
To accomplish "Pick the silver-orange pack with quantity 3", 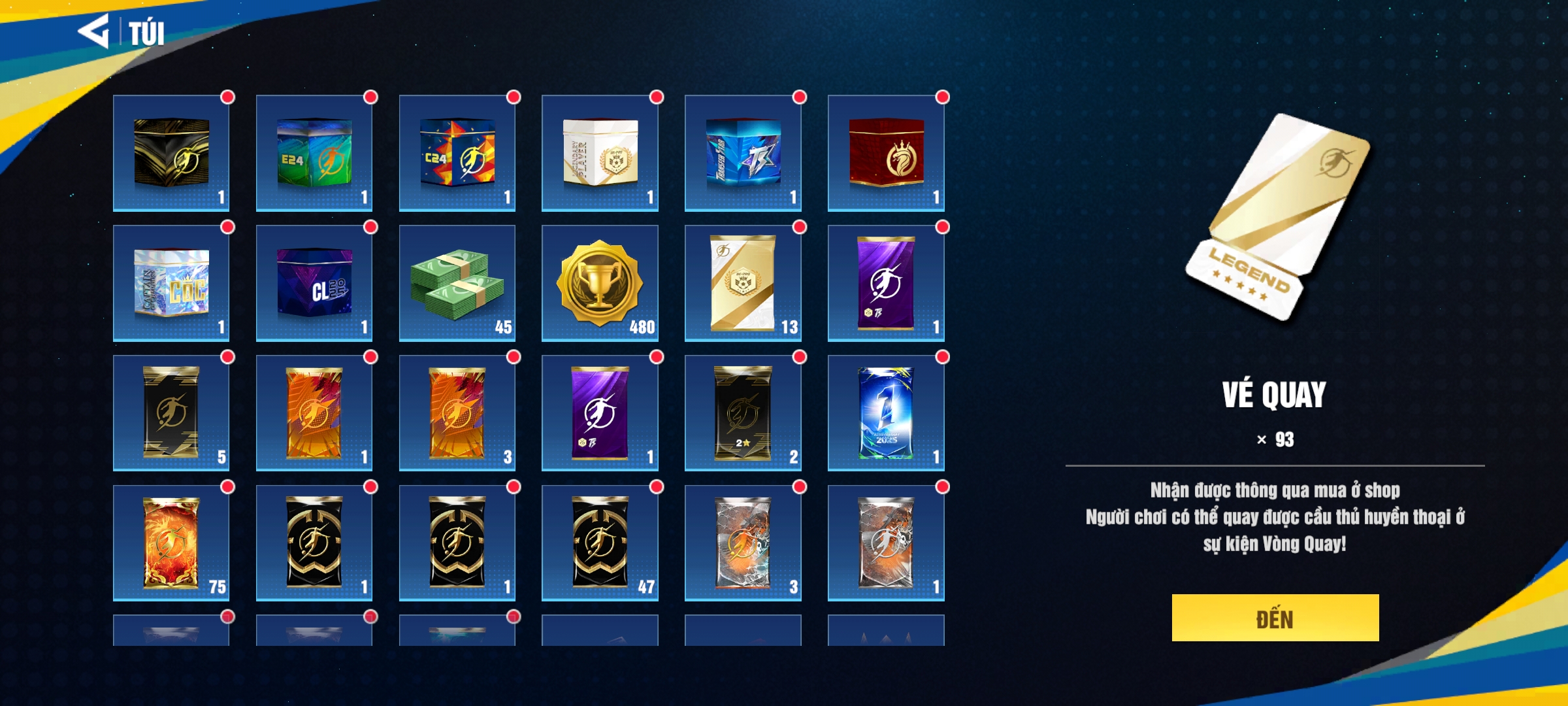I will [743, 543].
